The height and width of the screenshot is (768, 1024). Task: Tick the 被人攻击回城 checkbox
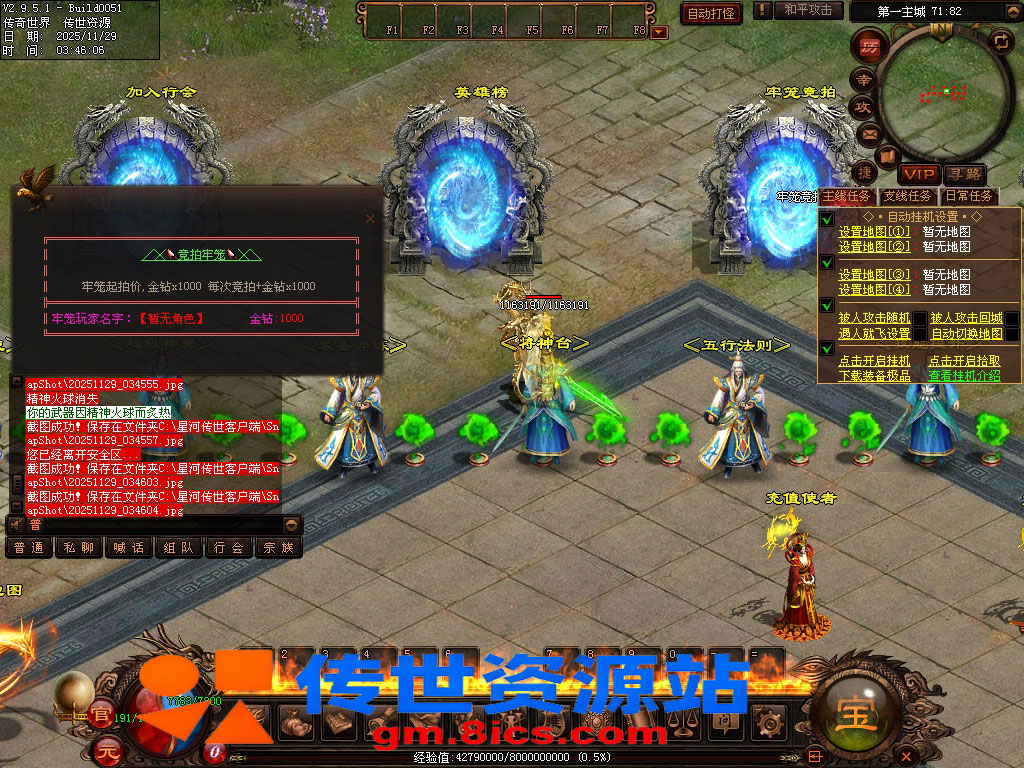[1012, 319]
